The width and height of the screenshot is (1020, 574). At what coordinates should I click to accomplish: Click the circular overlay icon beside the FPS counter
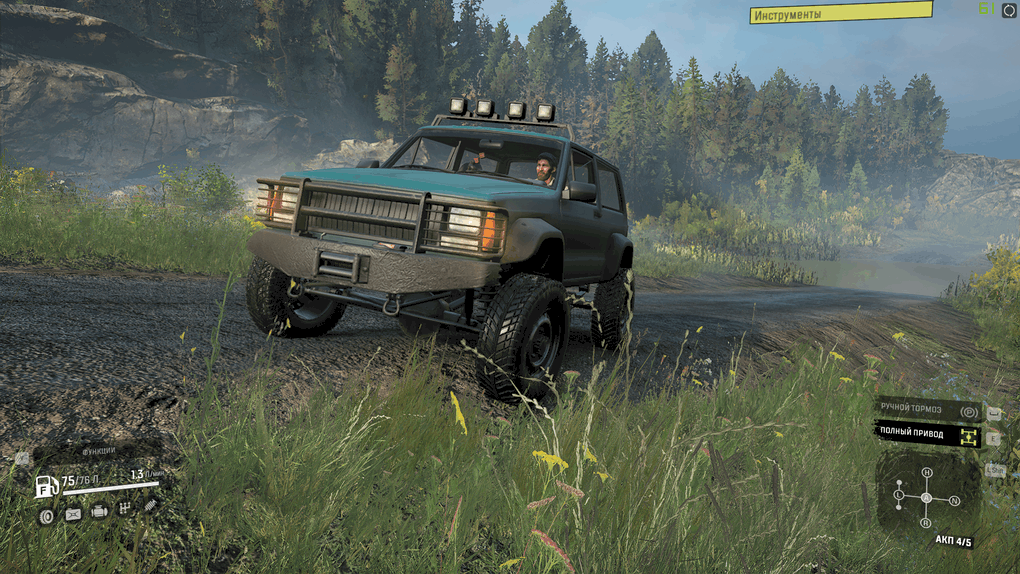pos(1011,8)
